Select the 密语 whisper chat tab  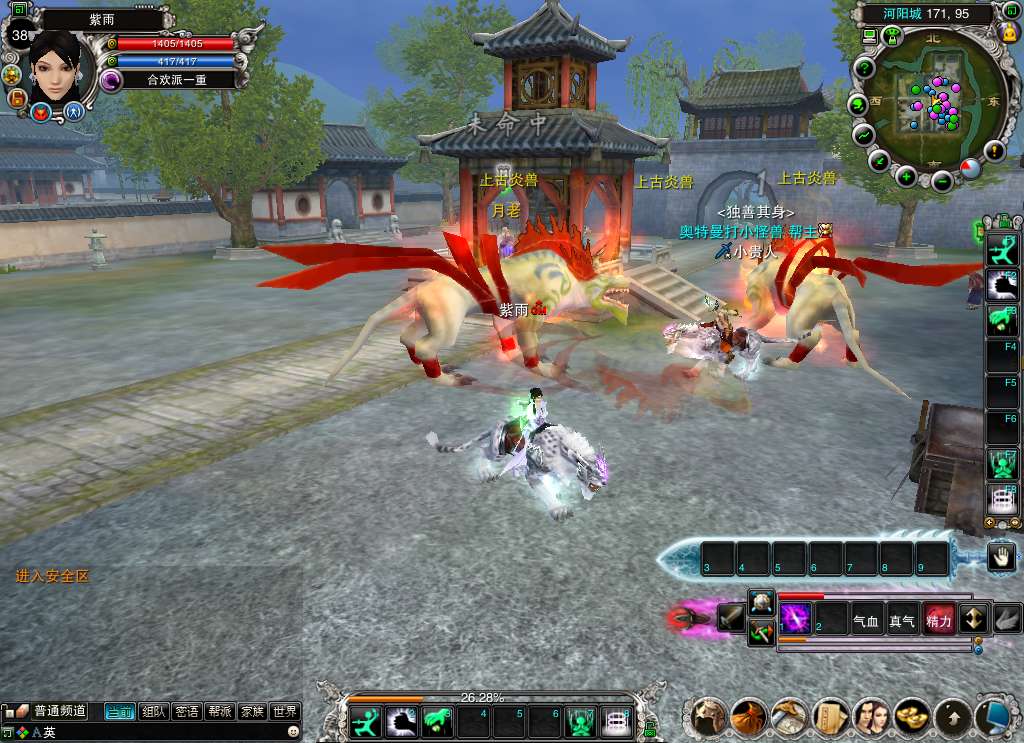pyautogui.click(x=186, y=712)
